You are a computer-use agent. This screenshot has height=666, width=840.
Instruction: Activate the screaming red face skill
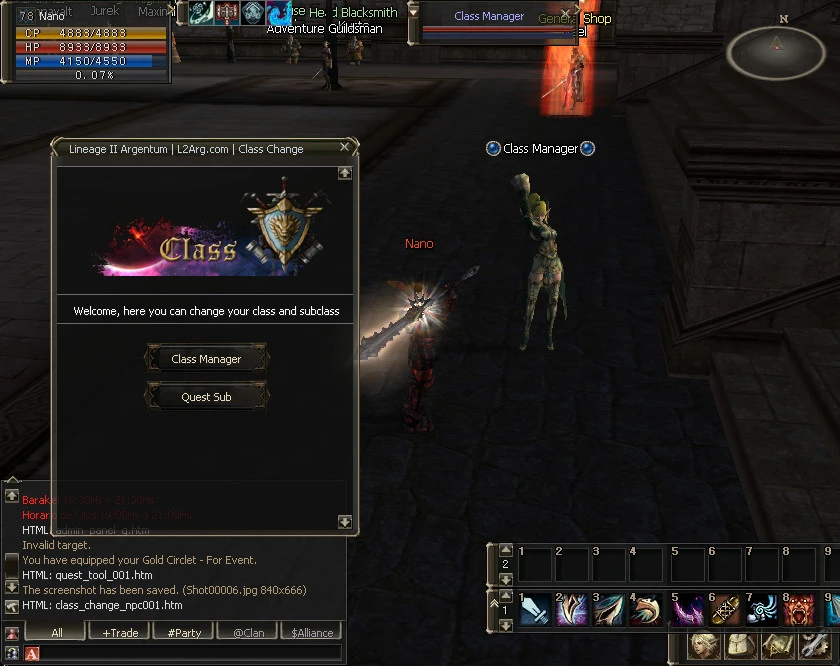coord(801,609)
